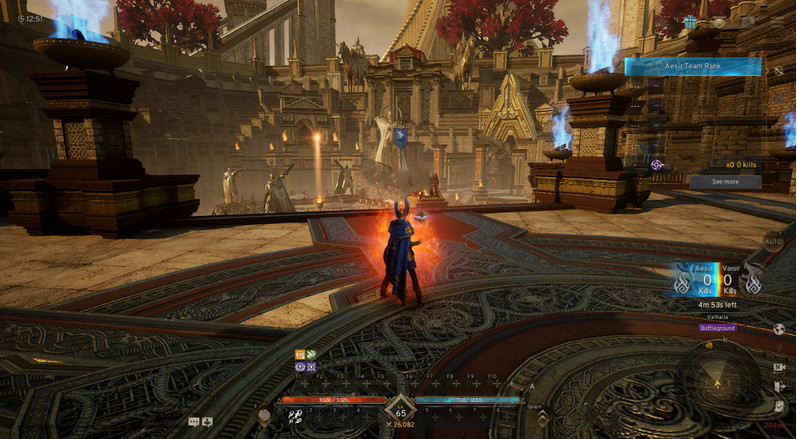Open the chat bubble icon

click(x=193, y=422)
